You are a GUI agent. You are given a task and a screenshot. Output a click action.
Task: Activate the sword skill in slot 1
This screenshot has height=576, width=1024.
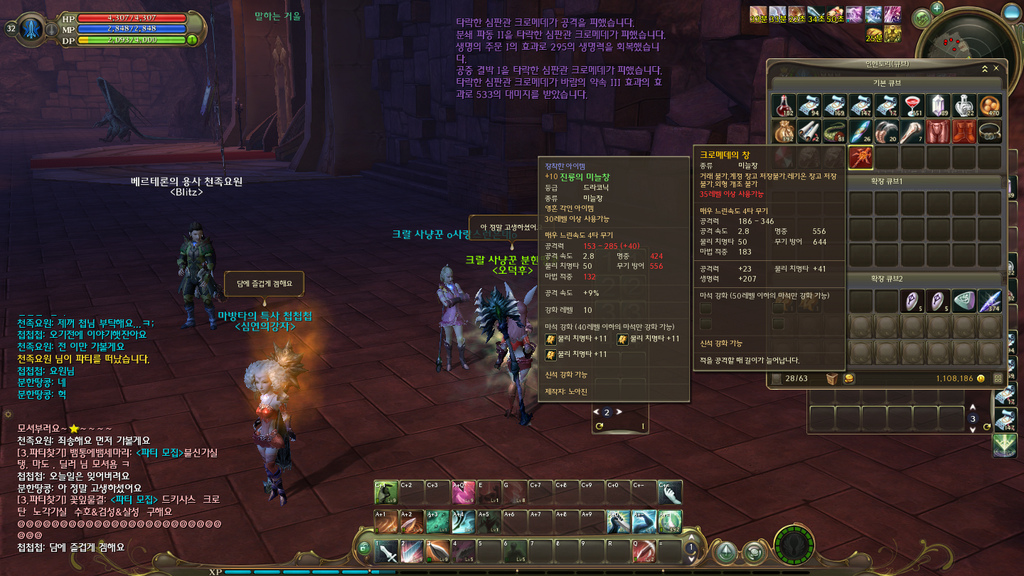pyautogui.click(x=387, y=552)
